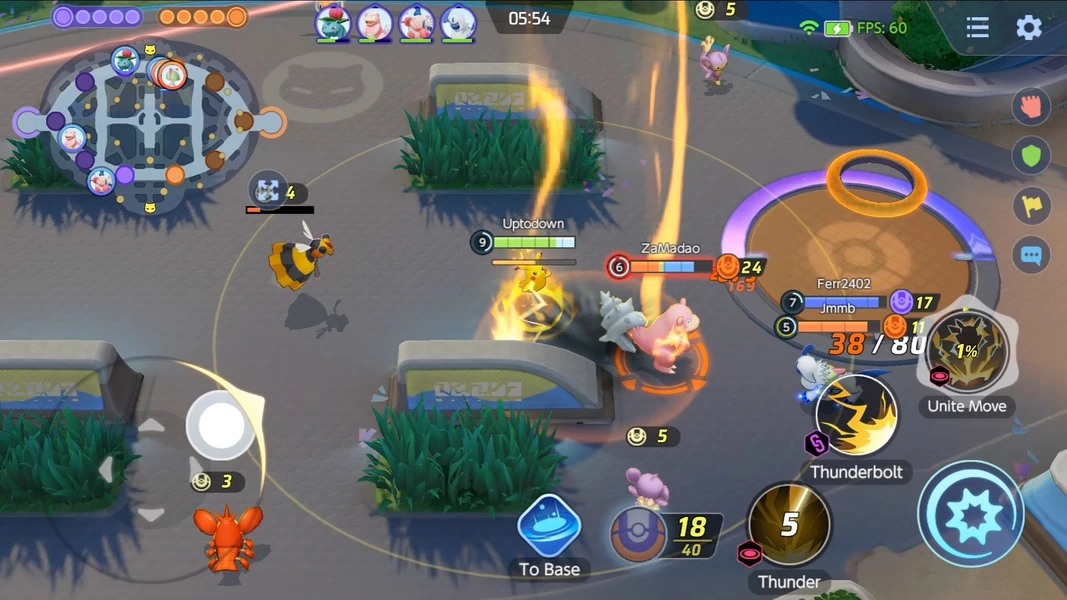This screenshot has width=1067, height=600.
Task: Tap the green shield quick-chat icon
Action: coord(1031,155)
